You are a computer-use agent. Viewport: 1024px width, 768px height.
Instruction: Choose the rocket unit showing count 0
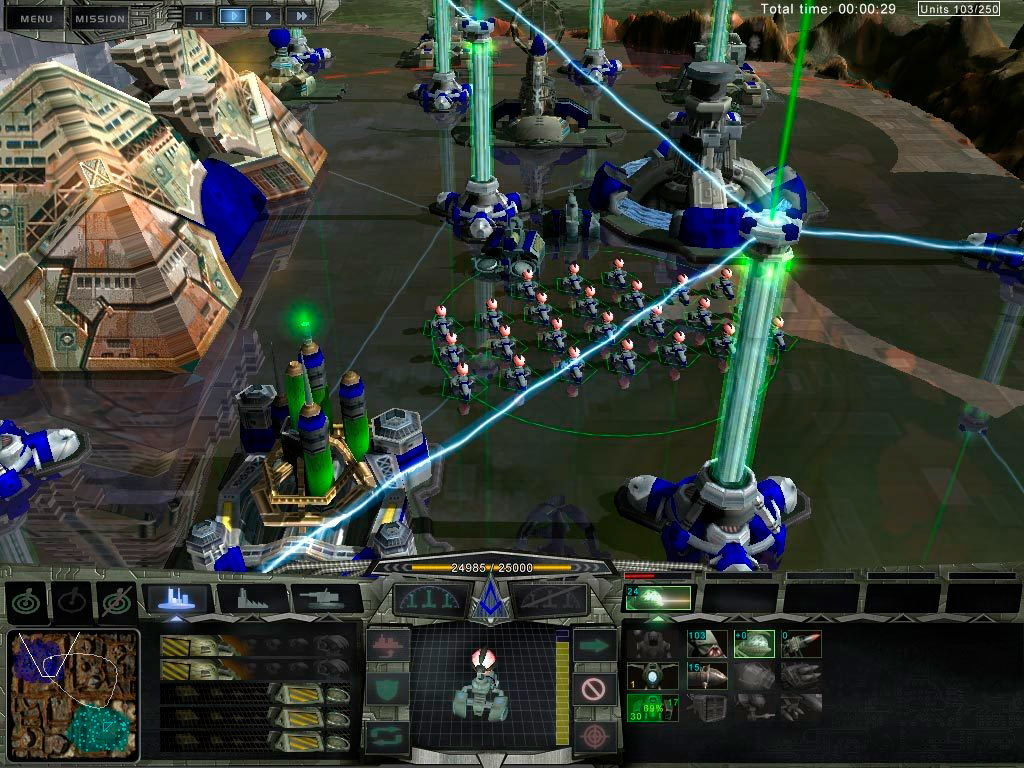pos(800,644)
